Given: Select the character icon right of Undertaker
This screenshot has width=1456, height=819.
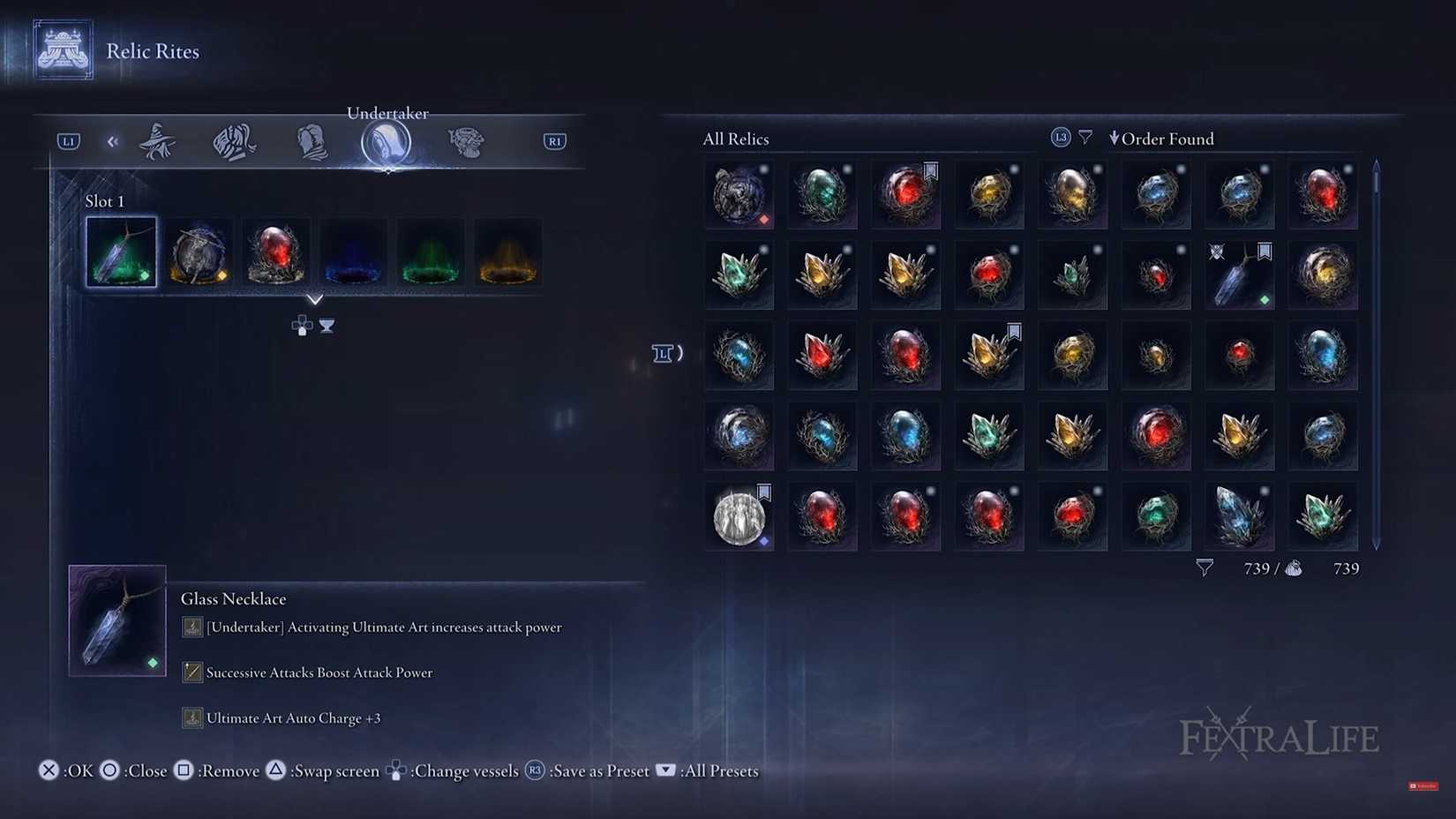Looking at the screenshot, I should click(466, 141).
